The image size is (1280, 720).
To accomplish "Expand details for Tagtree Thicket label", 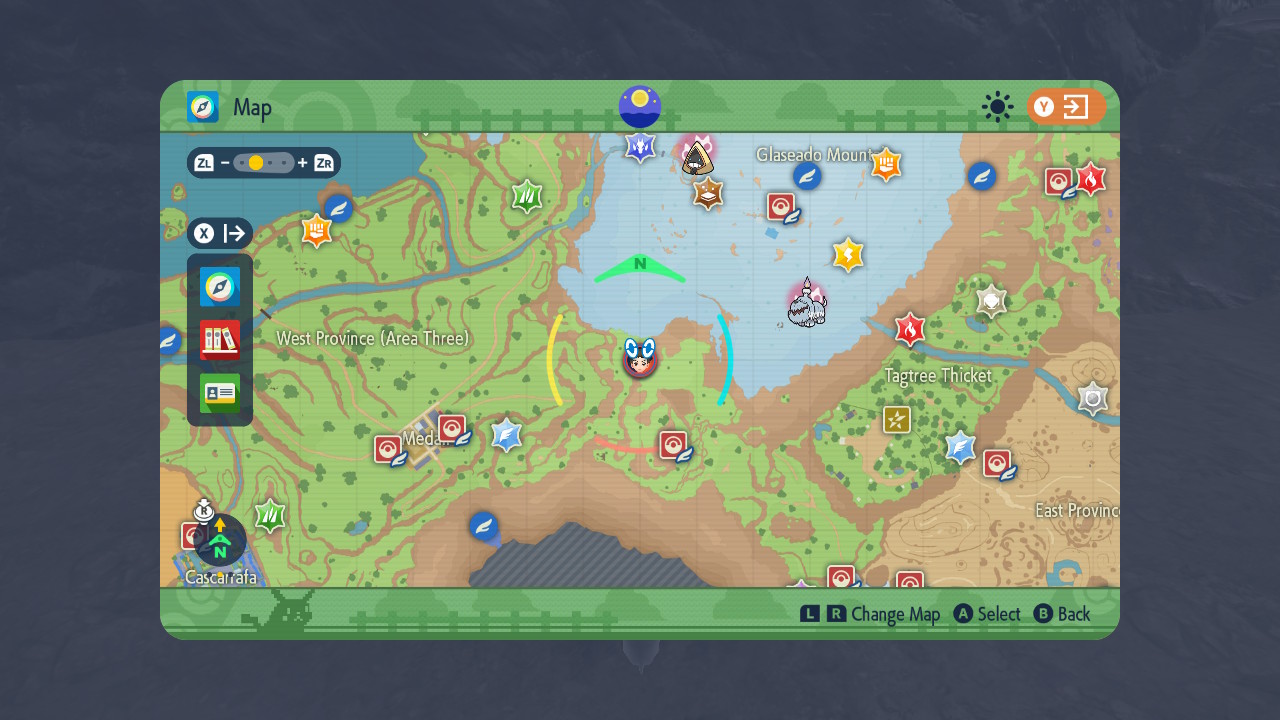I will pos(936,376).
